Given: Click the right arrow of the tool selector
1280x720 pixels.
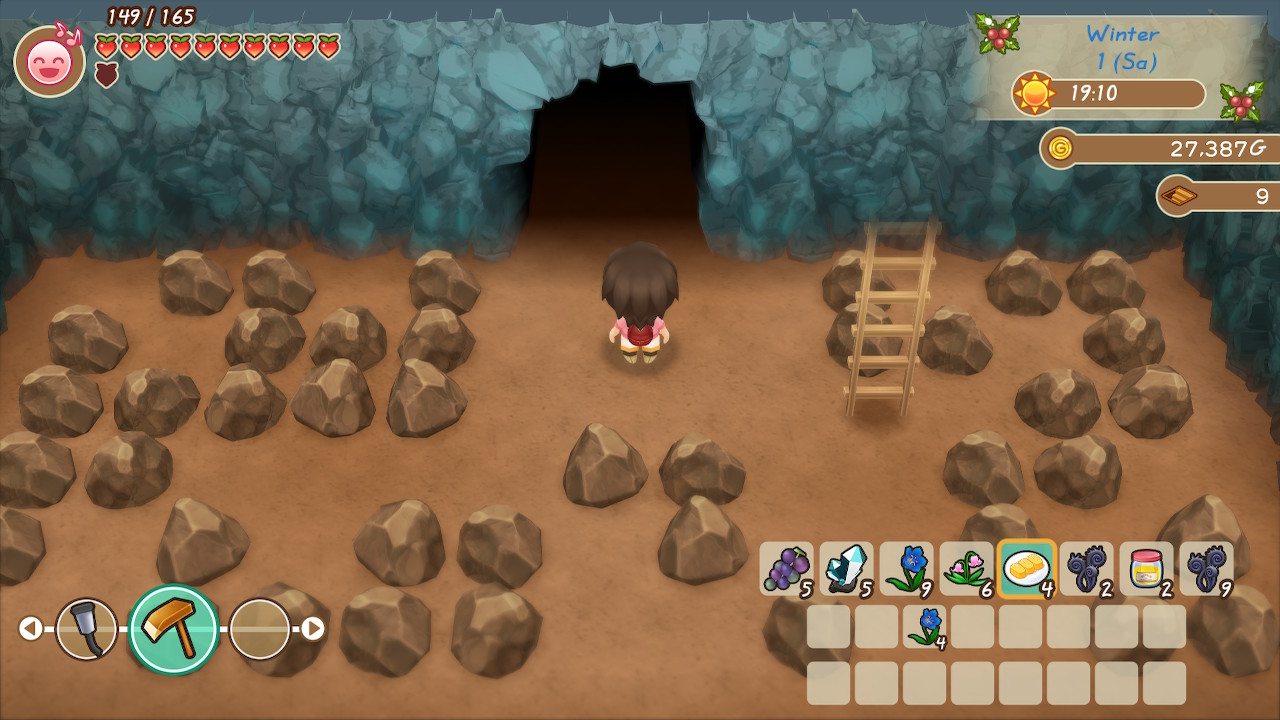Looking at the screenshot, I should pos(313,628).
